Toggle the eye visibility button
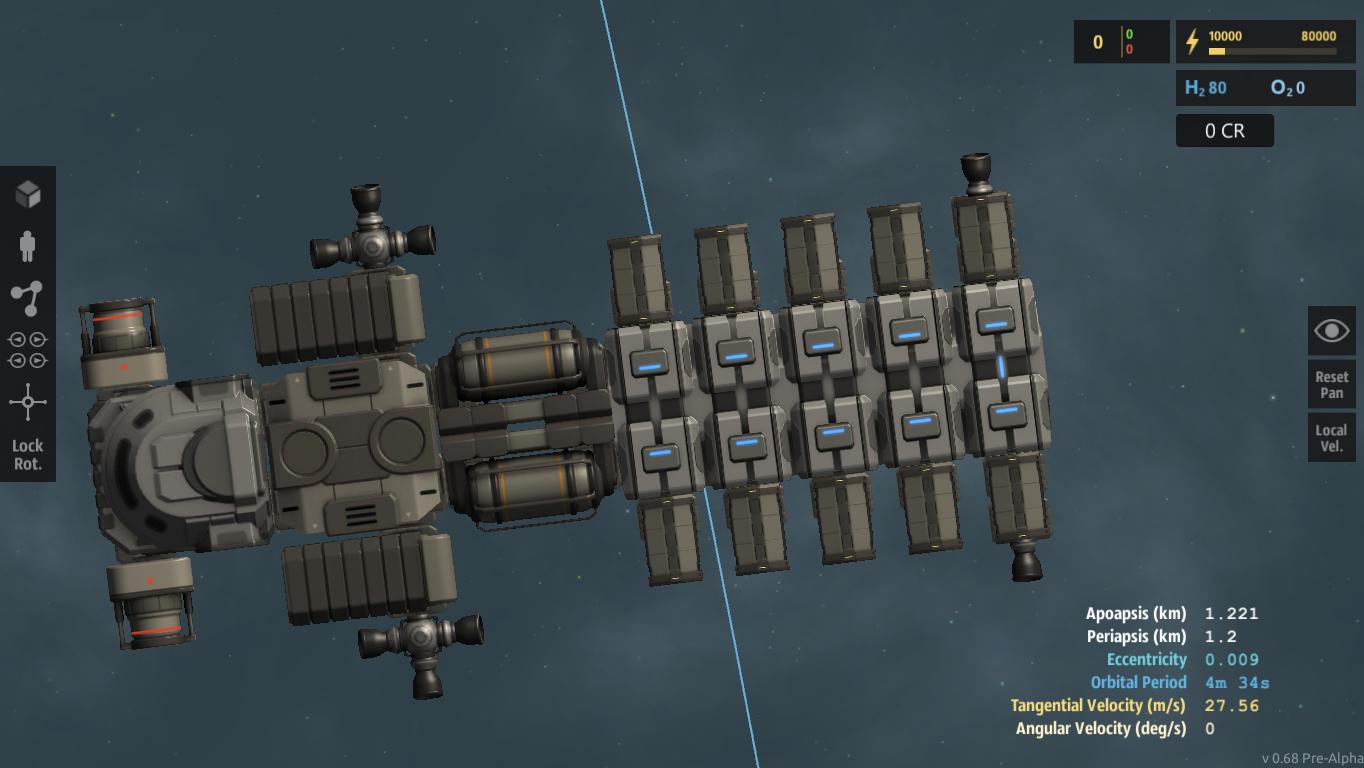This screenshot has height=768, width=1364. tap(1331, 331)
